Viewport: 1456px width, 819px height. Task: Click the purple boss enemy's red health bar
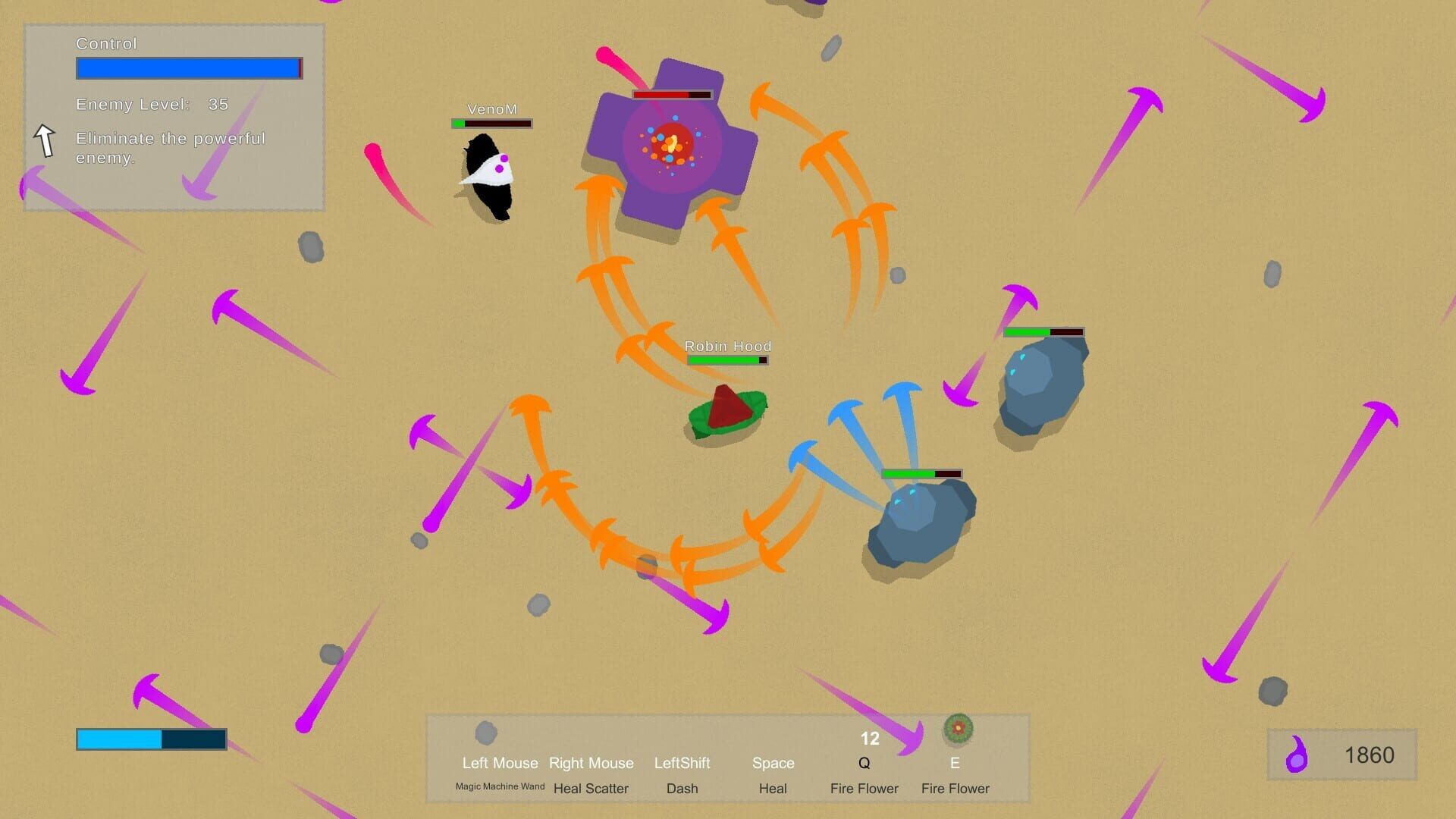click(x=671, y=94)
